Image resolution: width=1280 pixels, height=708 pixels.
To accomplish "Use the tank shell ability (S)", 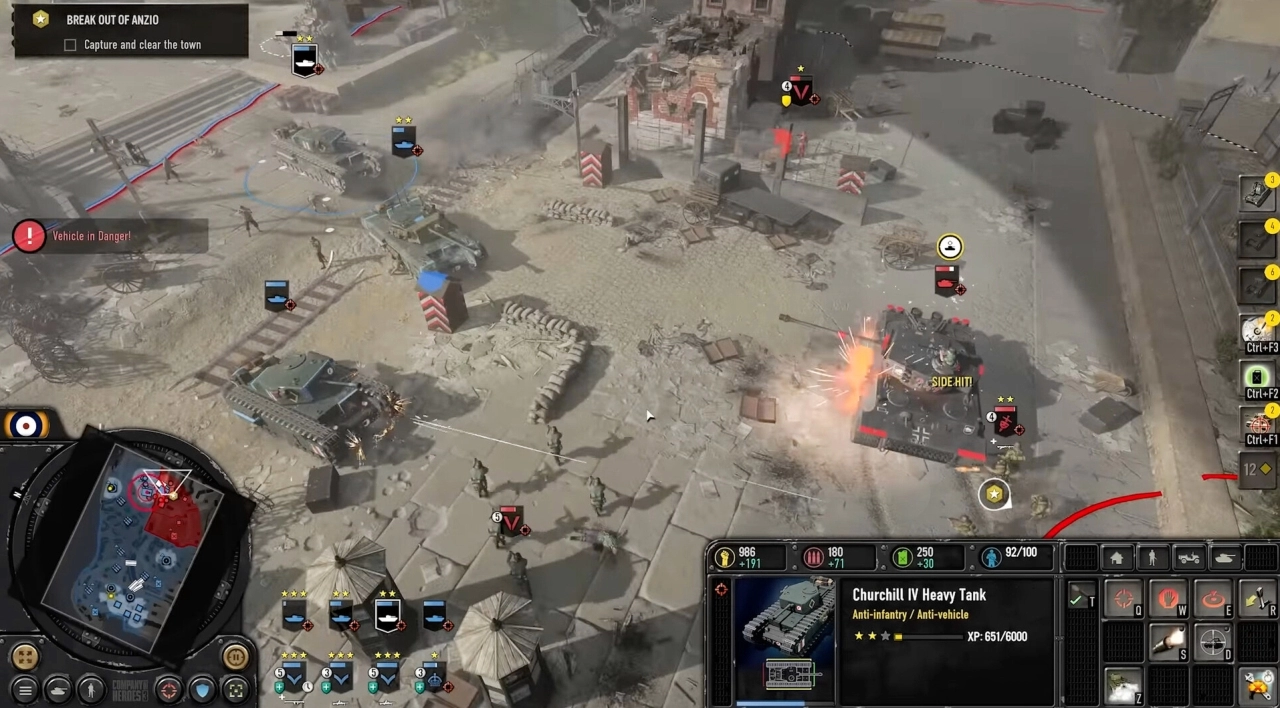I will 1170,642.
